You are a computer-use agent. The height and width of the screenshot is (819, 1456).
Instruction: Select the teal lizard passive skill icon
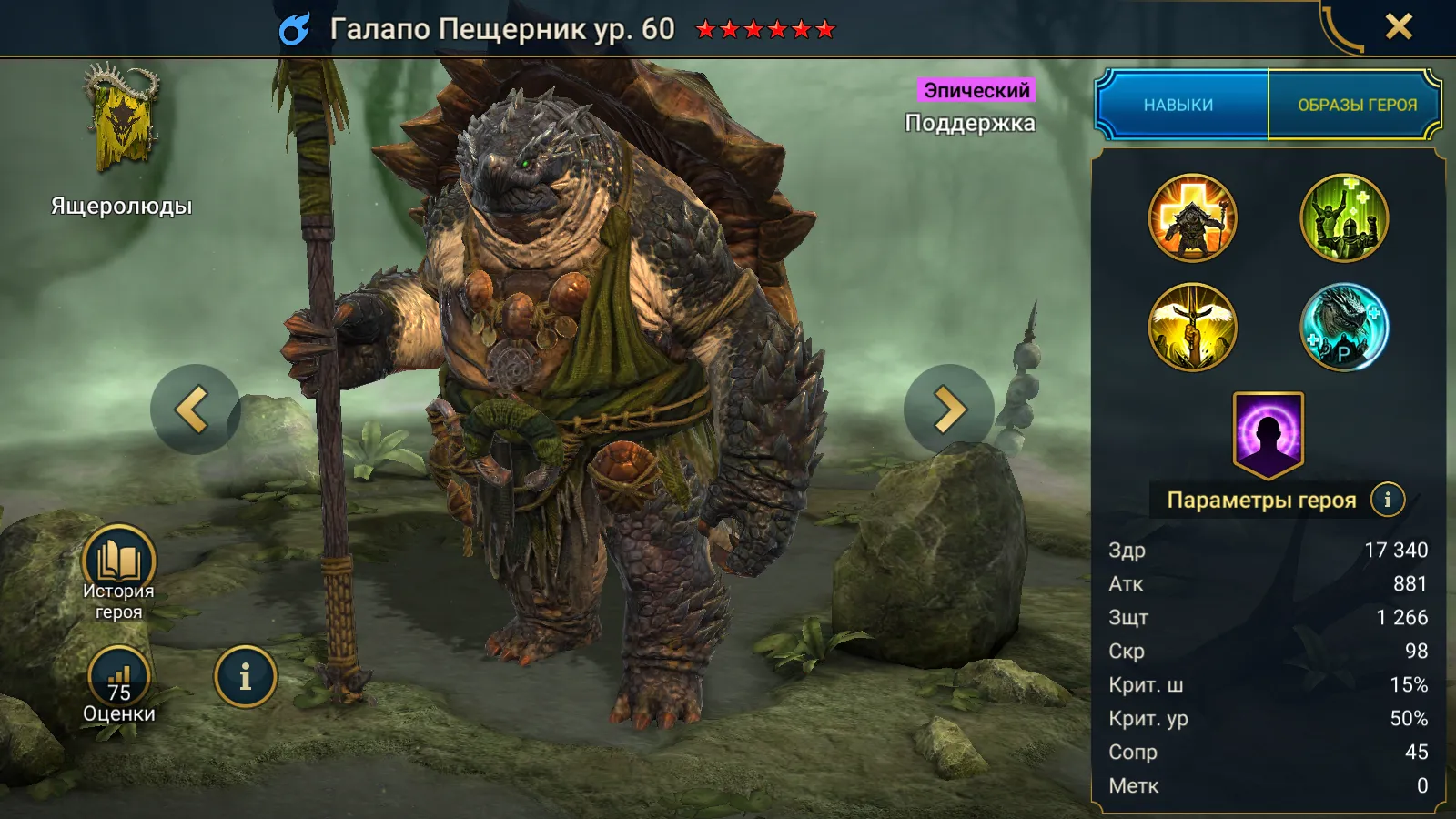click(1344, 328)
